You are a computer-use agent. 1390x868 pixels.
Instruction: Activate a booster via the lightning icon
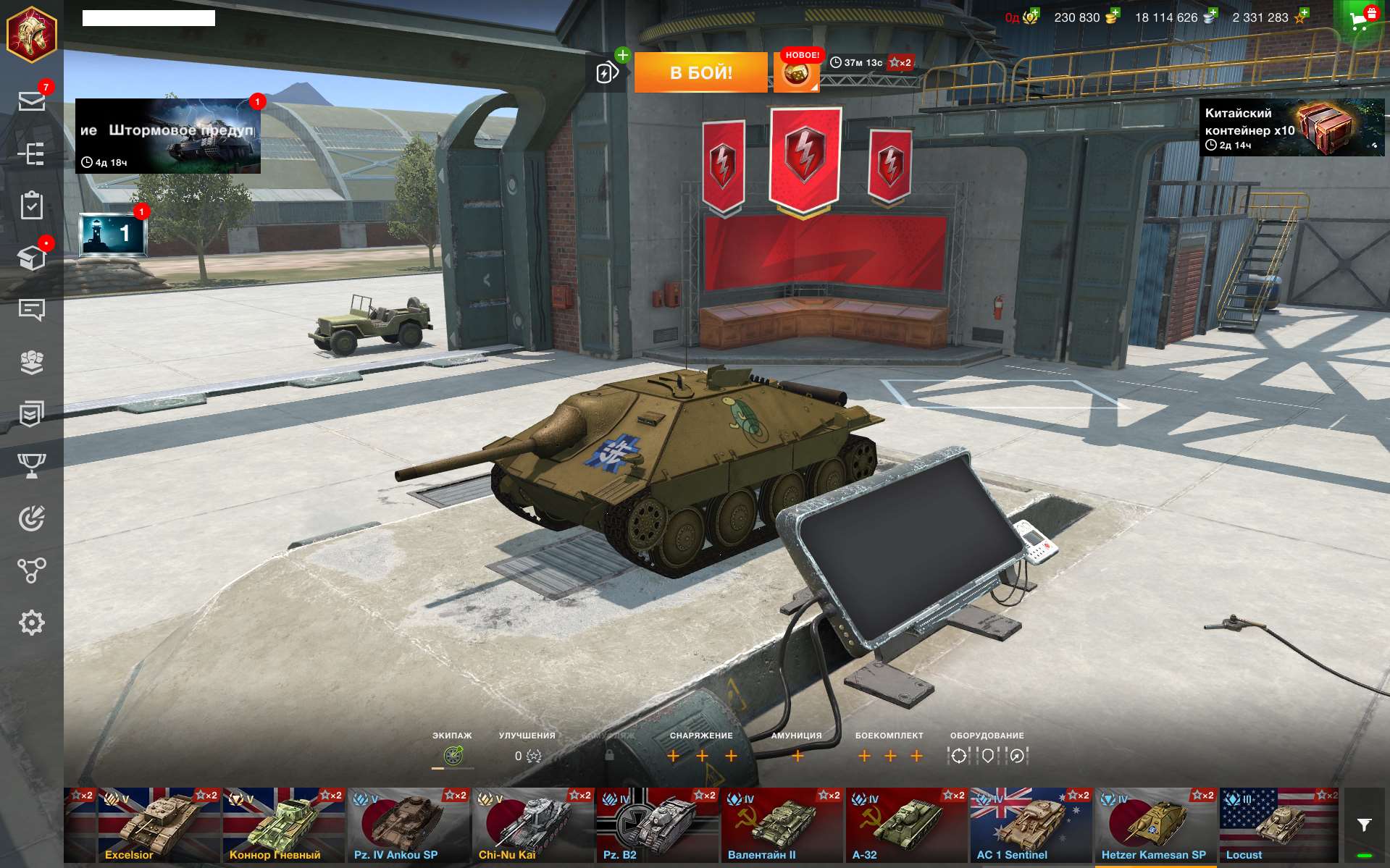[606, 72]
